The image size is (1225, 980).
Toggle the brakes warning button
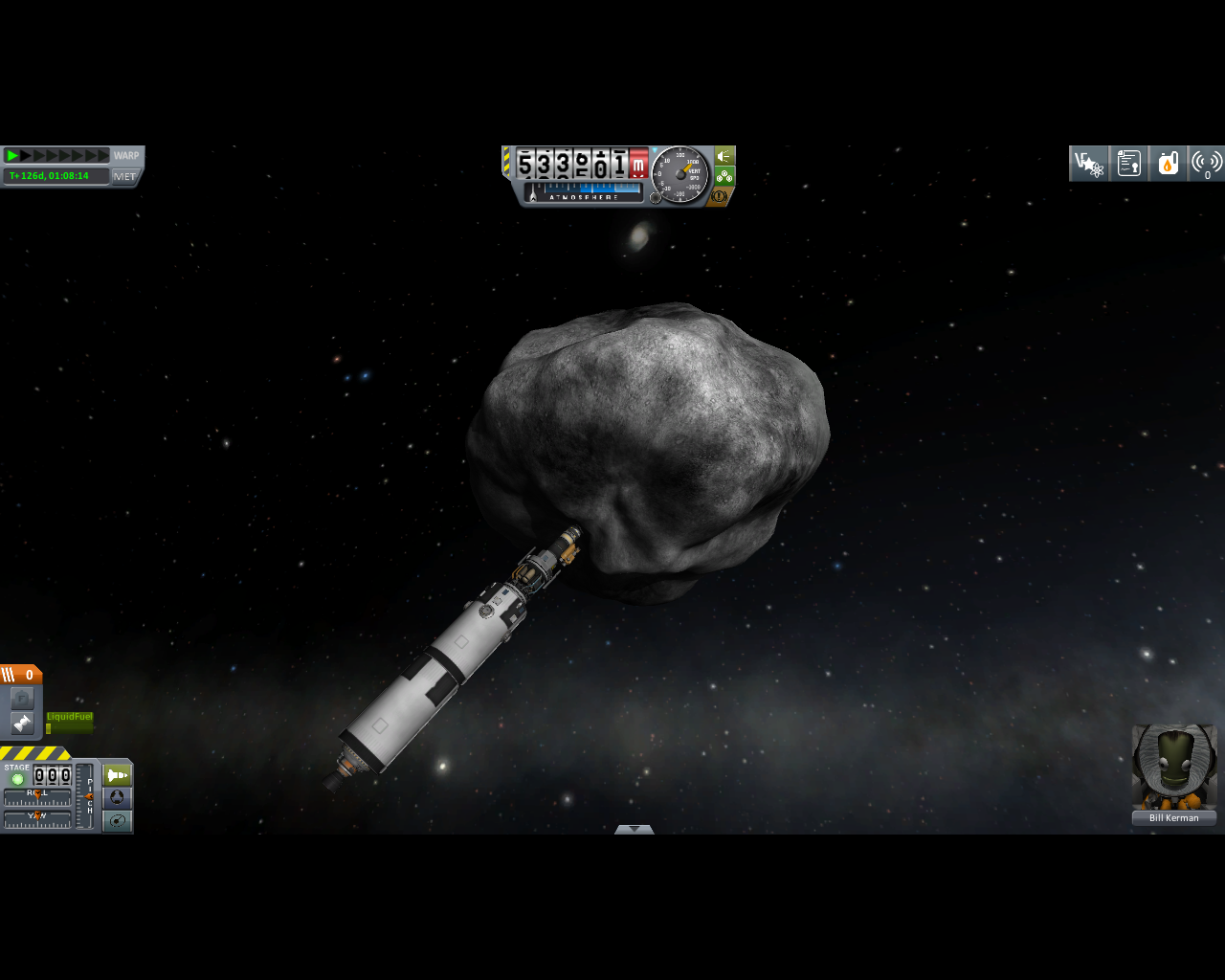point(724,196)
